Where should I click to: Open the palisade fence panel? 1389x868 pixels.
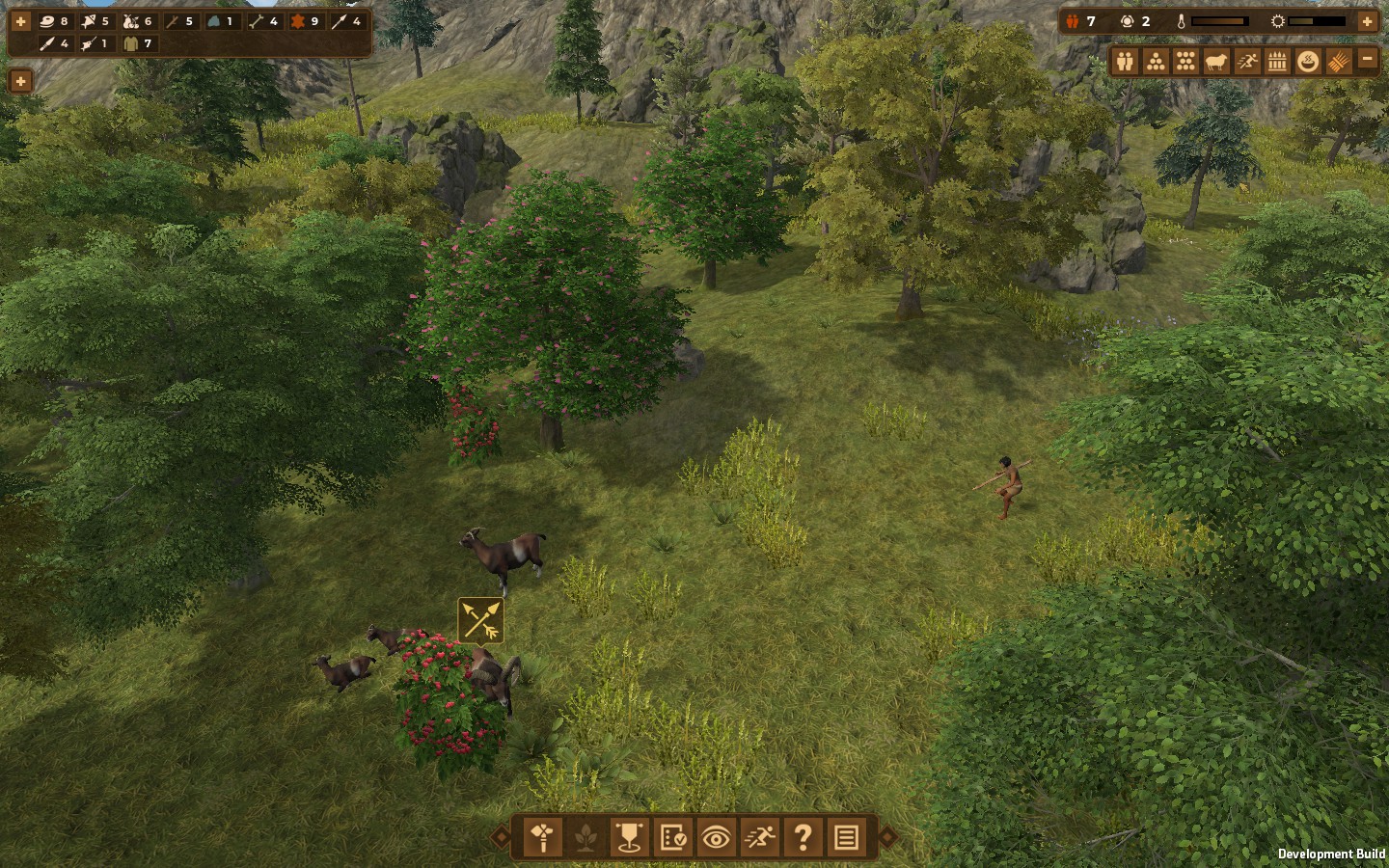[x=1277, y=62]
